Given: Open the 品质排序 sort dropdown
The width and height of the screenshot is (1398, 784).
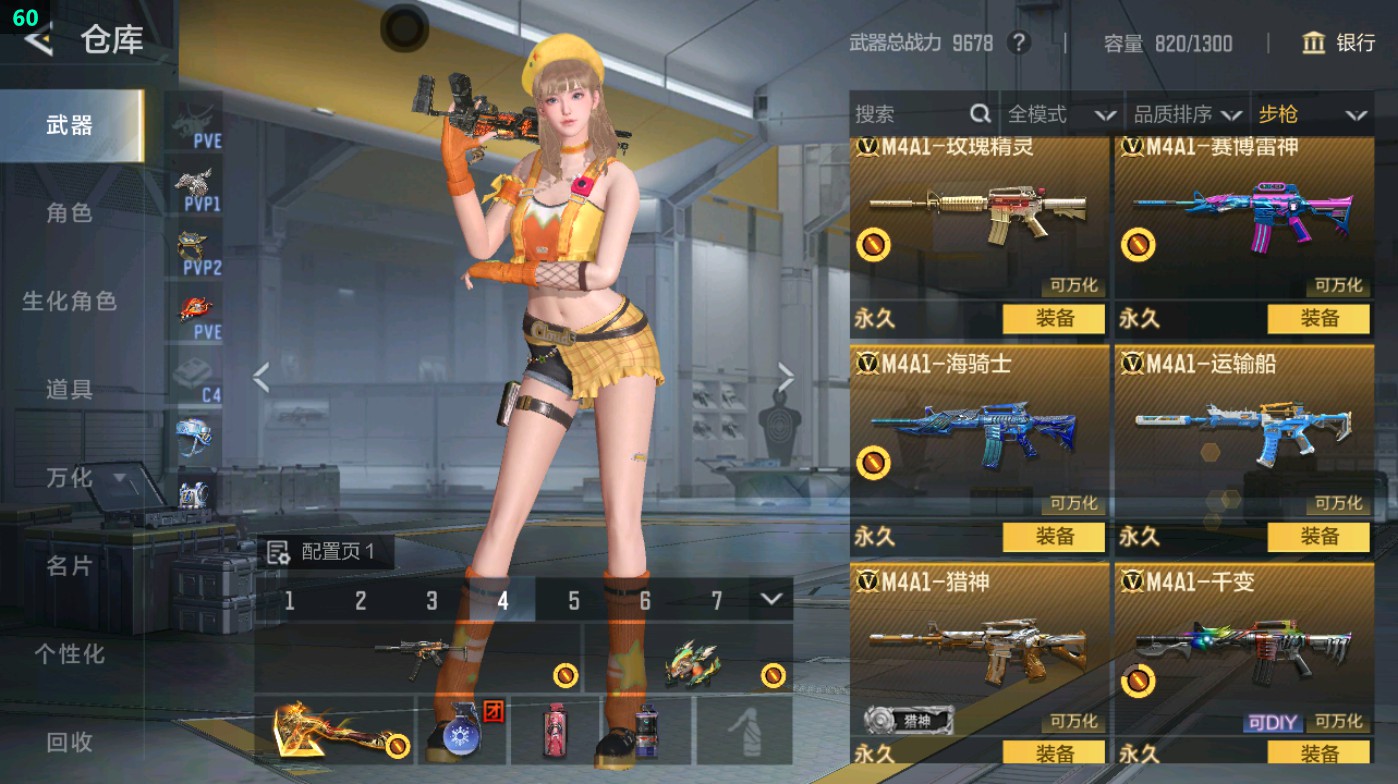Looking at the screenshot, I should 1186,115.
